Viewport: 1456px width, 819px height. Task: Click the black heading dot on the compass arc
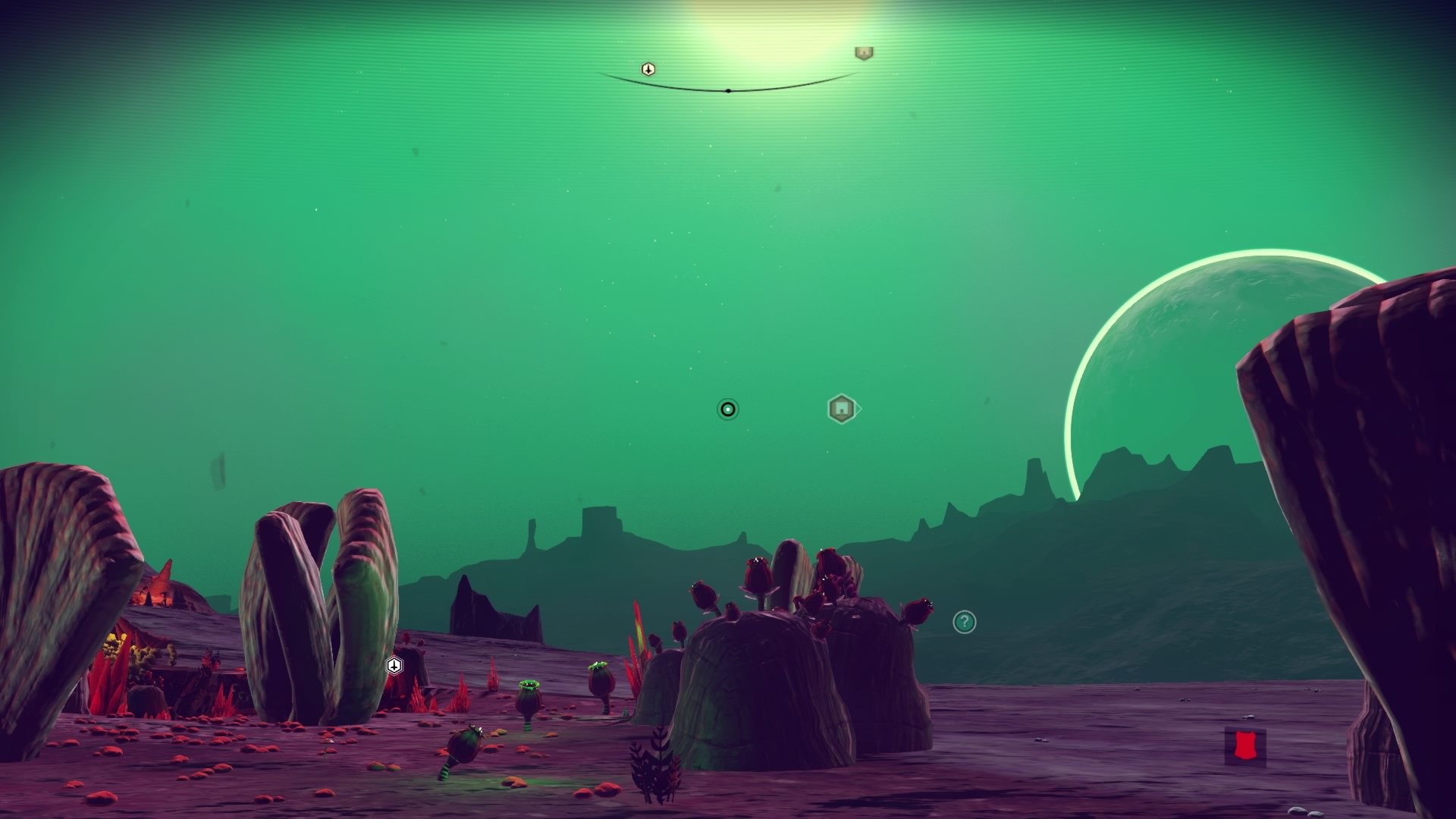pyautogui.click(x=729, y=90)
